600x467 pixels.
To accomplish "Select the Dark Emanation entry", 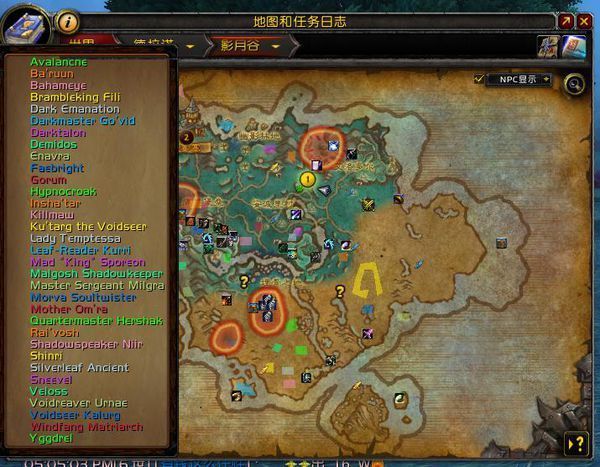I will (x=74, y=109).
